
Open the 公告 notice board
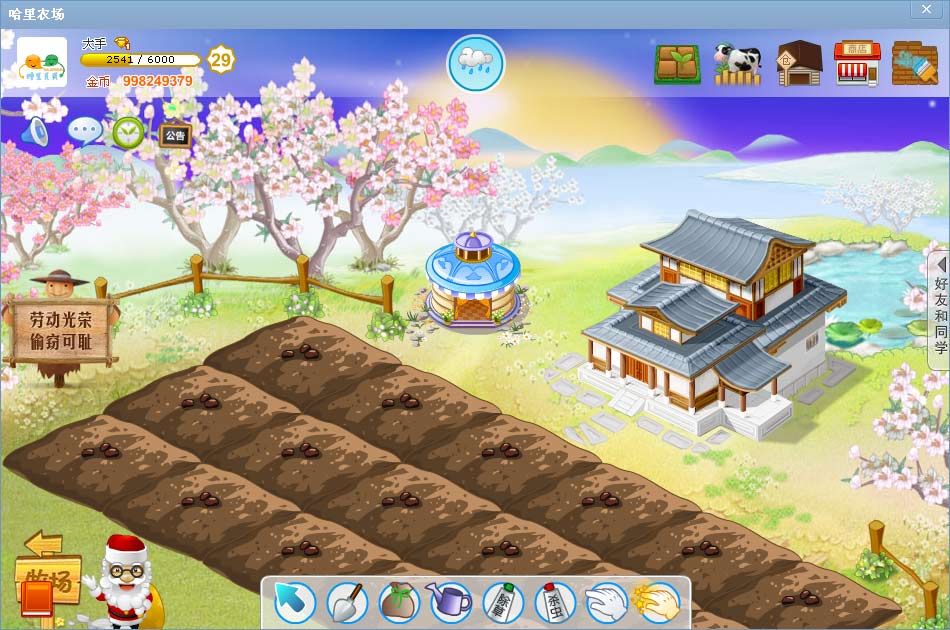[x=175, y=135]
